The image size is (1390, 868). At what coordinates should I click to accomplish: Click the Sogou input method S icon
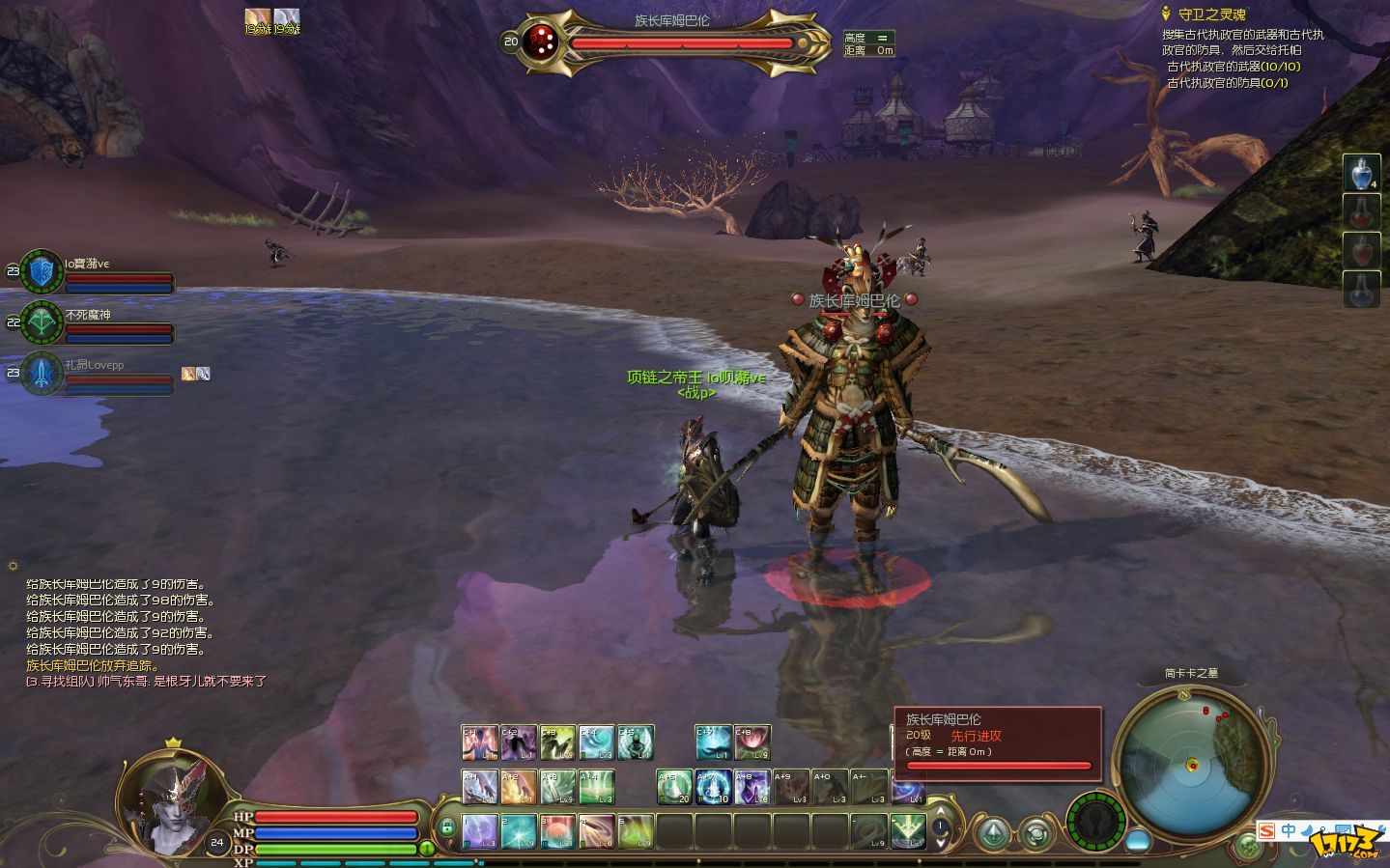1266,830
